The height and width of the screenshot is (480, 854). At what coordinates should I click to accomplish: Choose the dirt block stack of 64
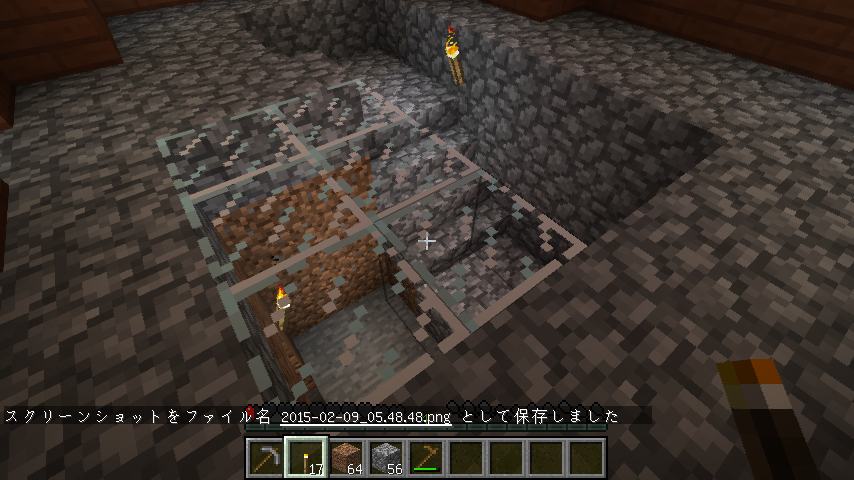pos(346,458)
